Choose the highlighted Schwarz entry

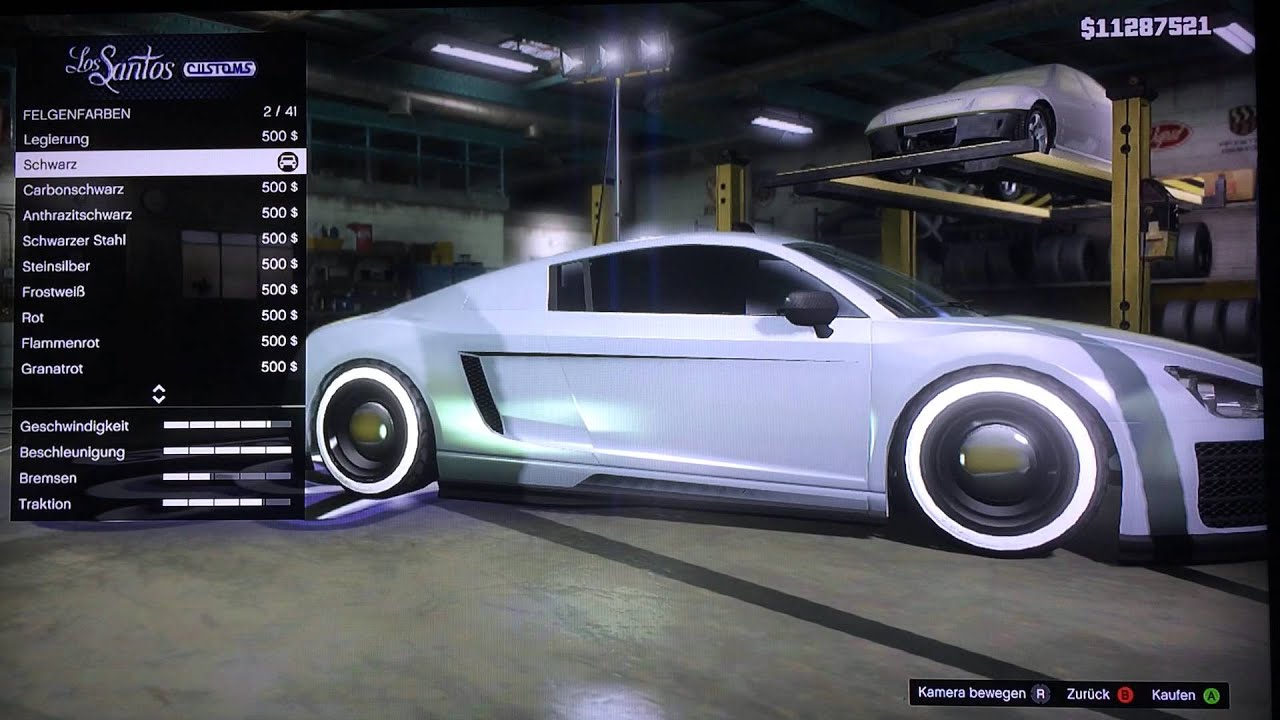click(x=158, y=163)
